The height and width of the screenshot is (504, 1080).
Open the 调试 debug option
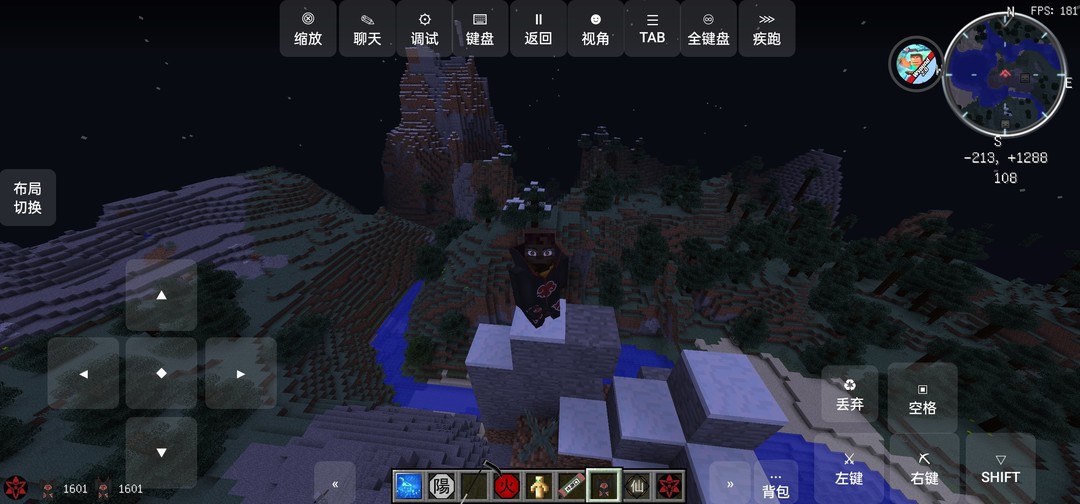coord(425,28)
